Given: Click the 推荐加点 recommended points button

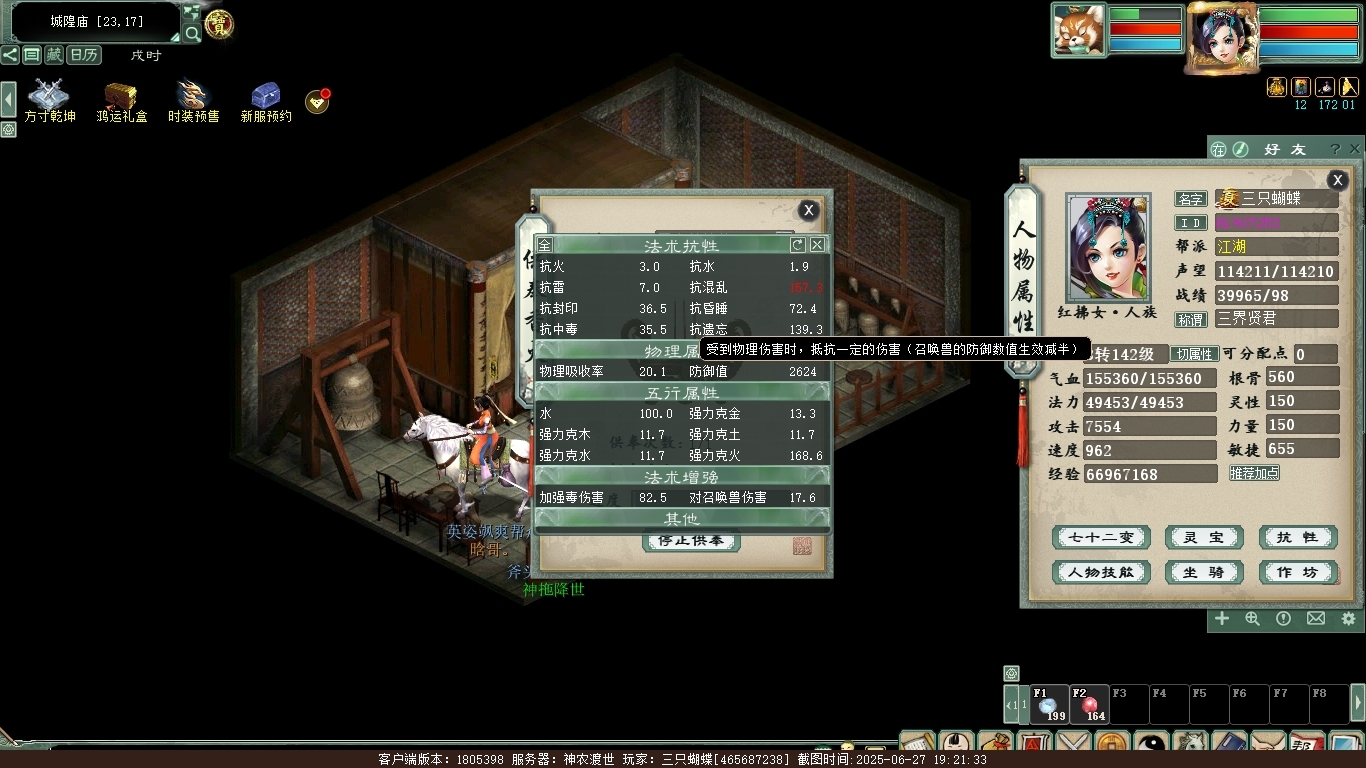Looking at the screenshot, I should tap(1254, 473).
